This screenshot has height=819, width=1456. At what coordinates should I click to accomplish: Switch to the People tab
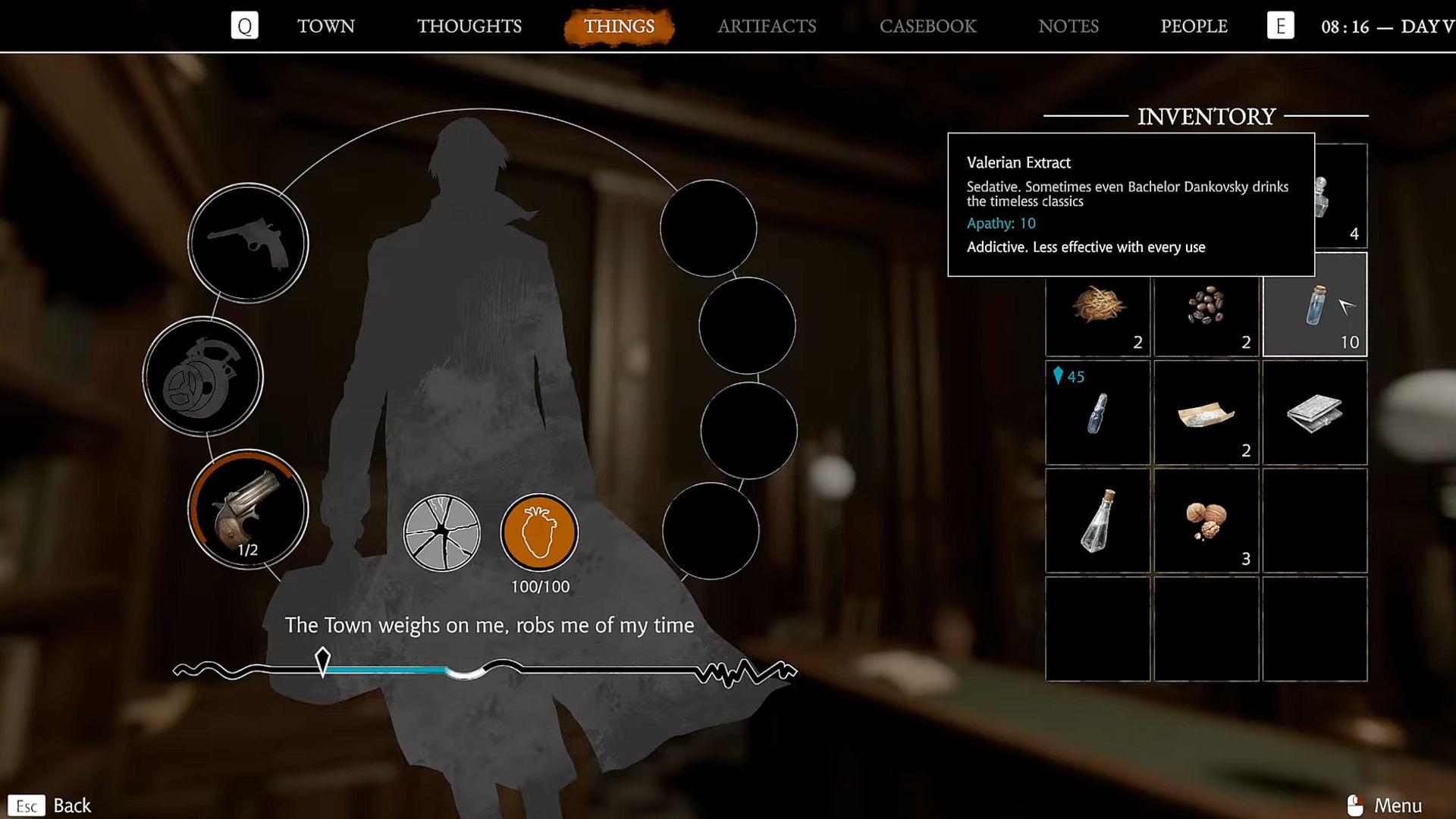tap(1194, 27)
